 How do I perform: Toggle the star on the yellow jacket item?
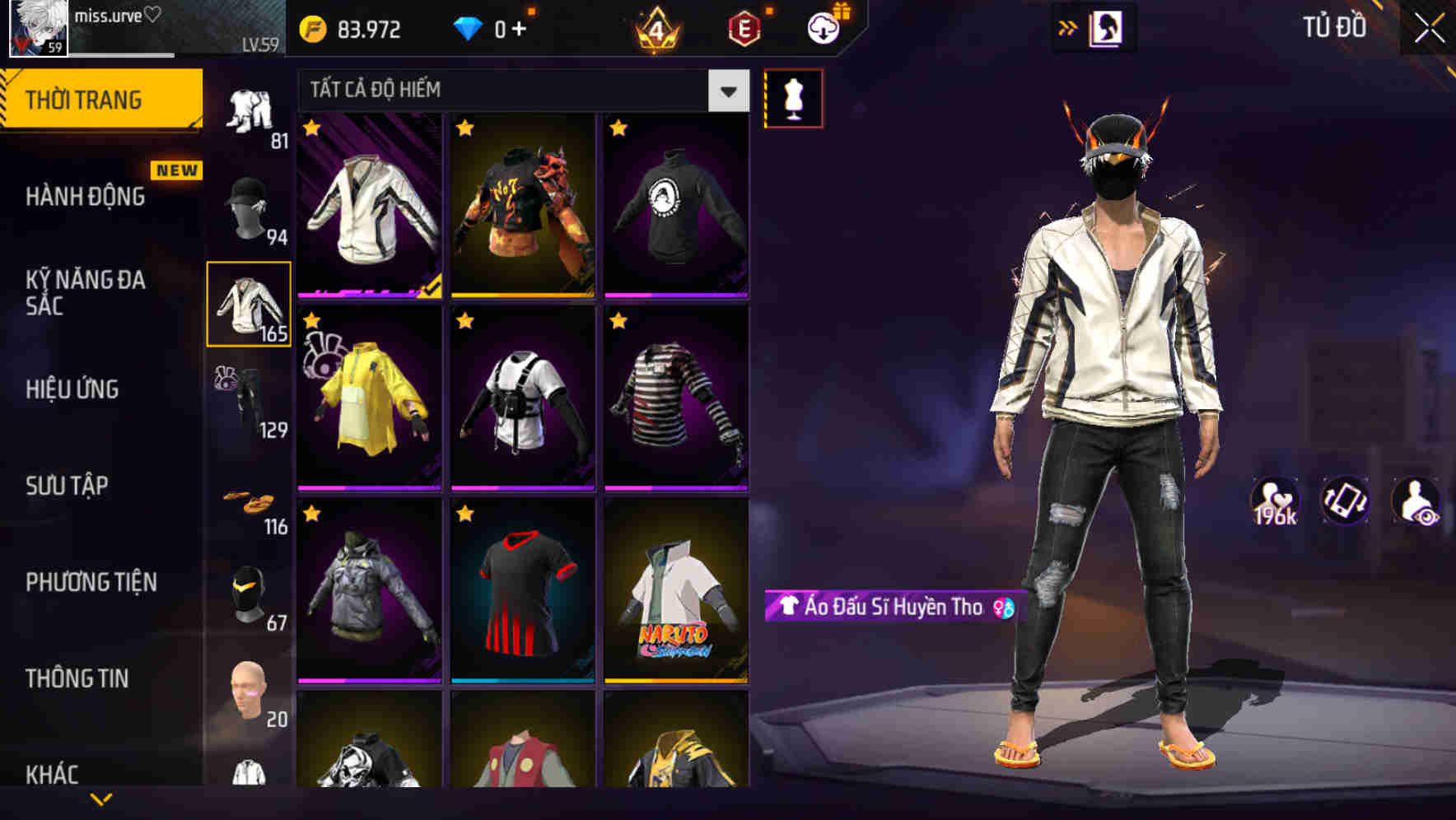311,321
